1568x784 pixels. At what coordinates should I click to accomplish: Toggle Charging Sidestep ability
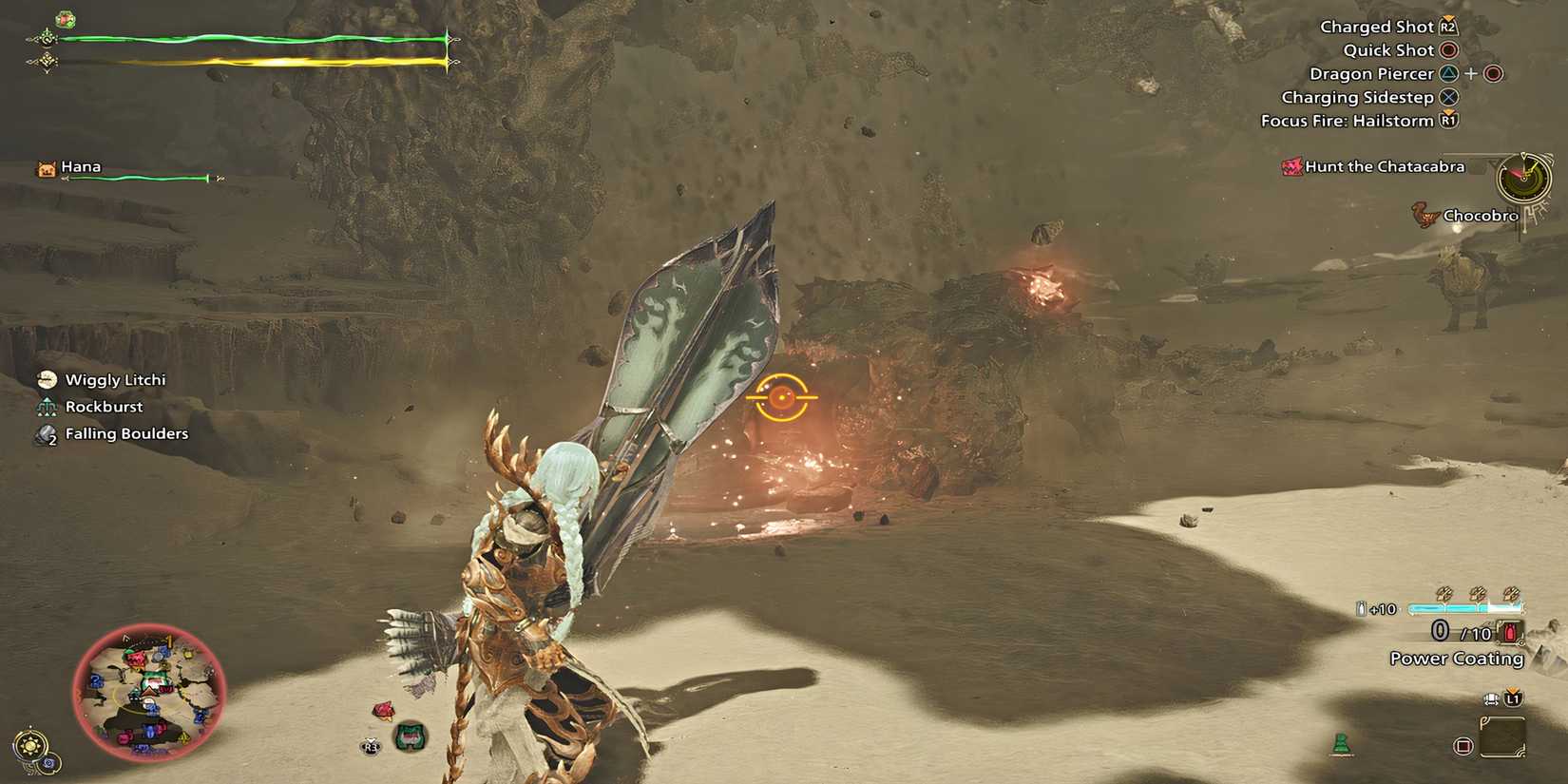[x=1449, y=96]
